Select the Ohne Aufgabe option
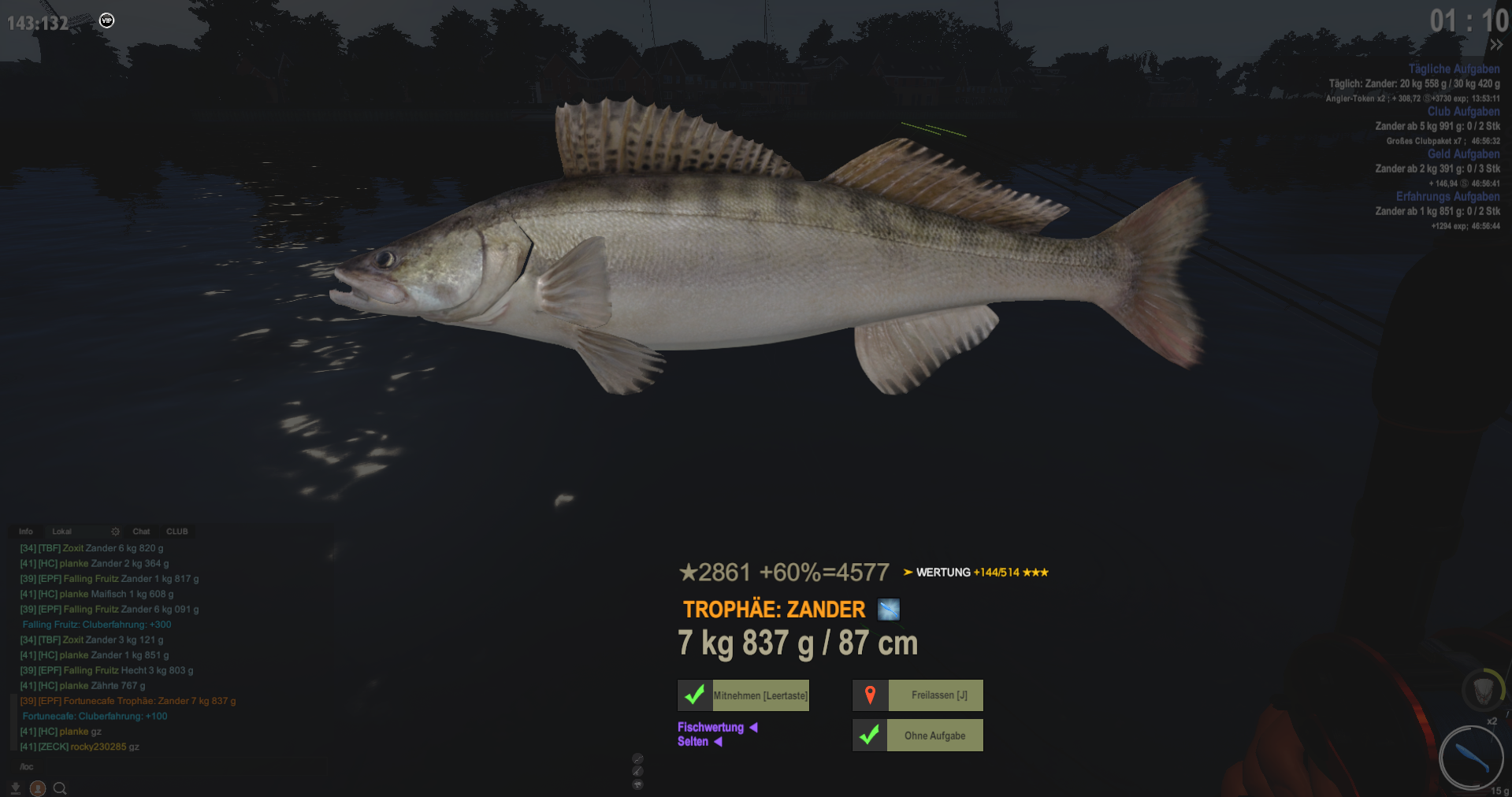Screen dimensions: 1512x797 coord(919,736)
